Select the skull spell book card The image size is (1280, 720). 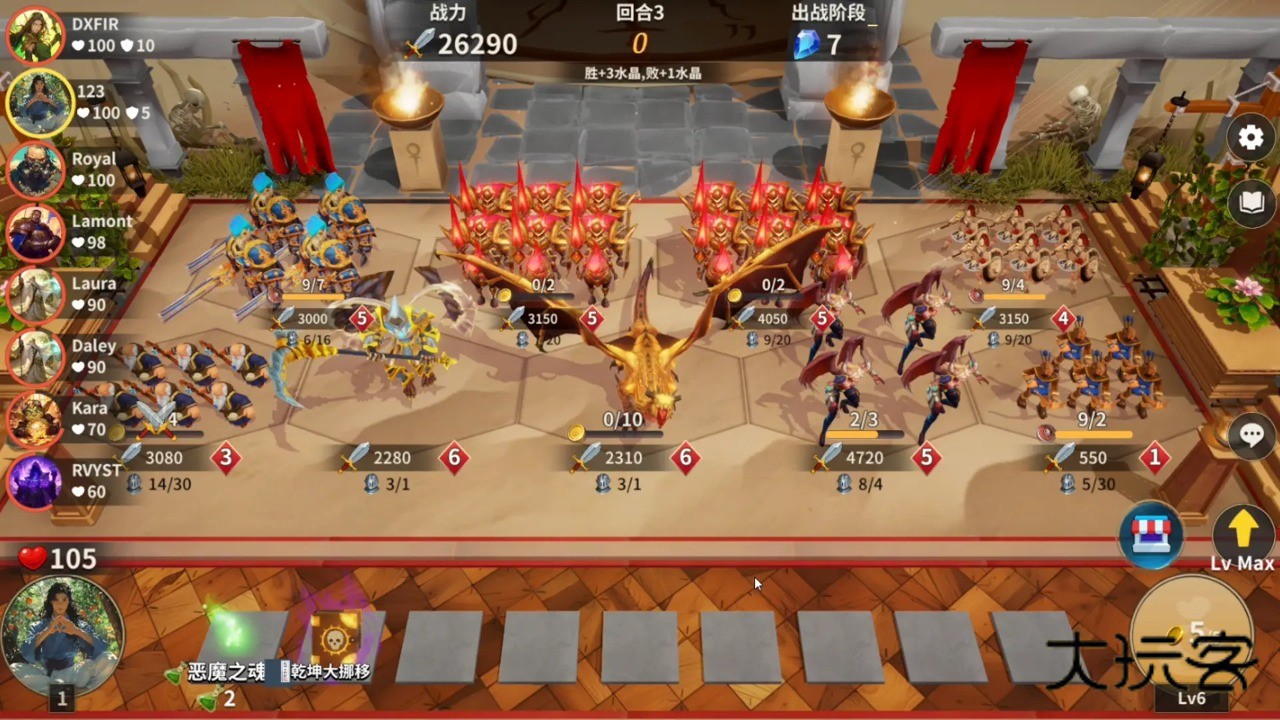[335, 635]
